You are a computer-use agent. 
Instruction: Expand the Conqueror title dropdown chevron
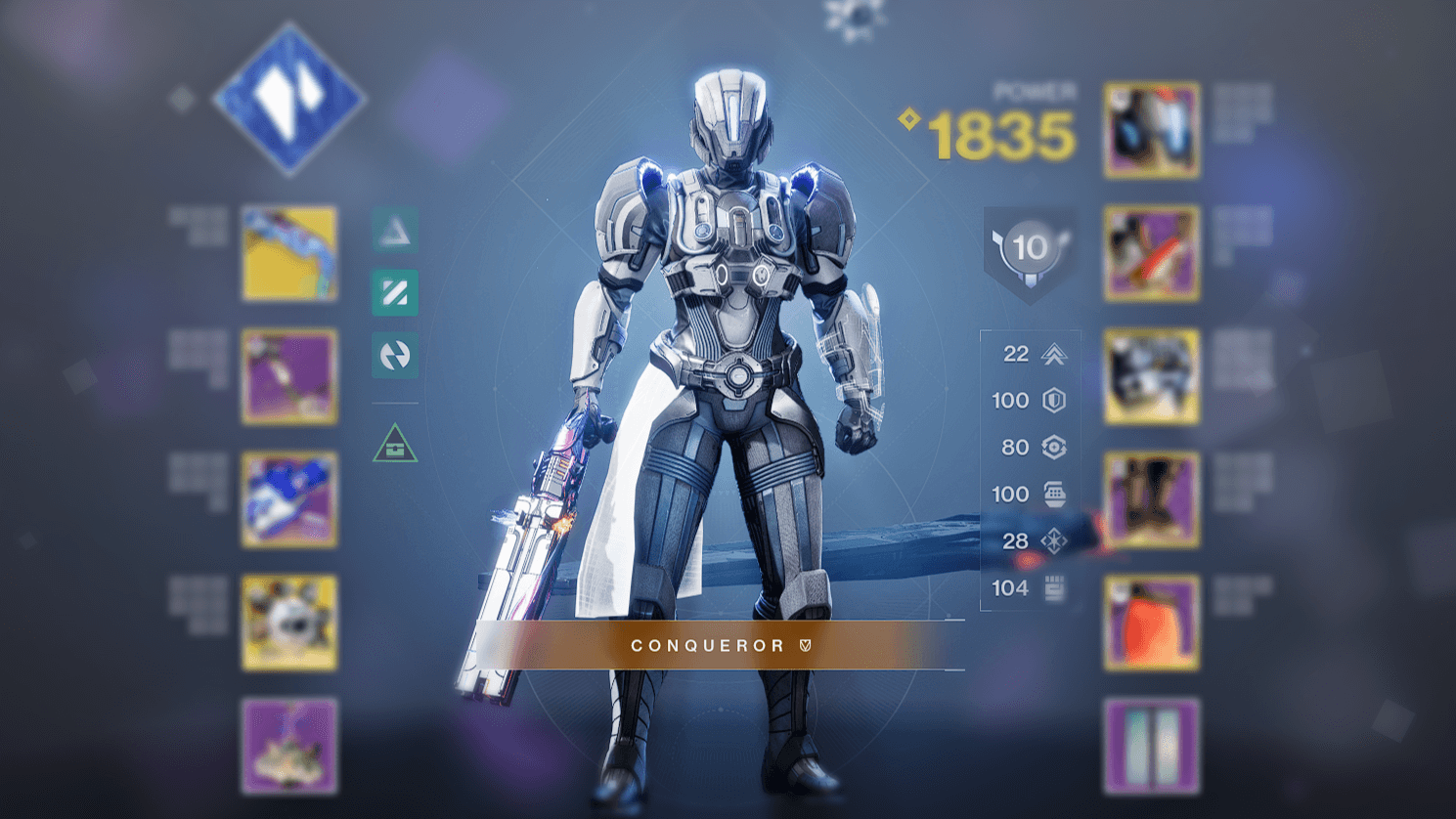[804, 645]
